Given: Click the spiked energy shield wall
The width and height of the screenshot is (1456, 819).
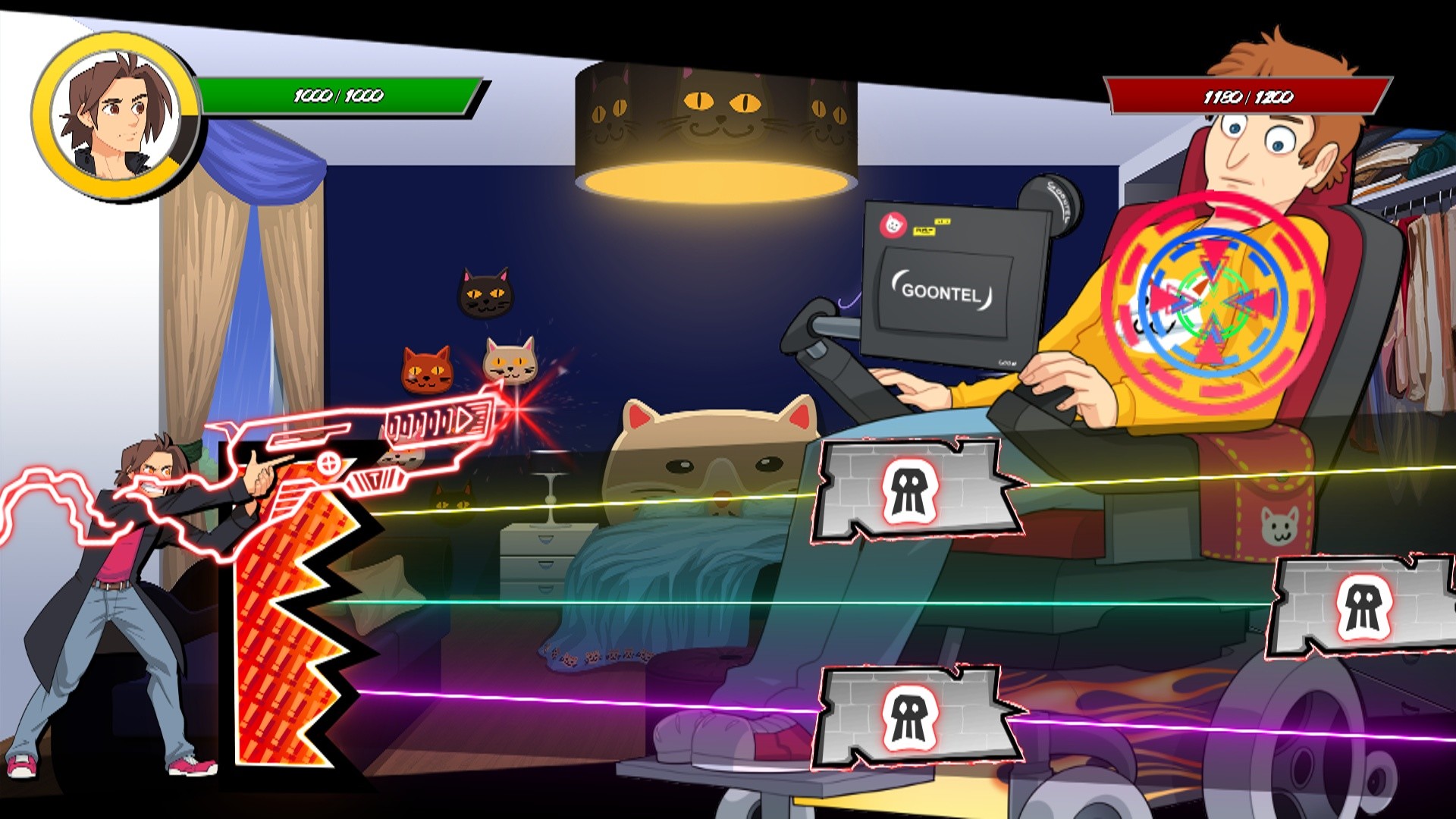Looking at the screenshot, I should [x=296, y=607].
